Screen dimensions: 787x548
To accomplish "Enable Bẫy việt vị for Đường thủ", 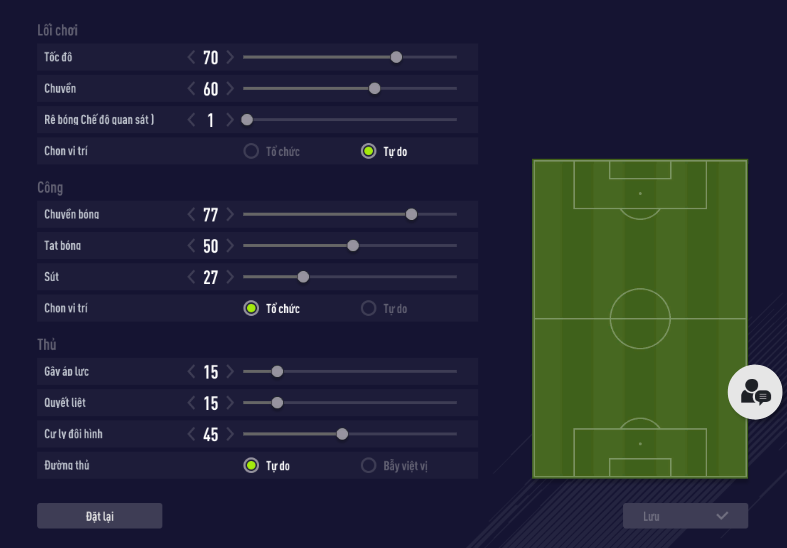I will [368, 465].
